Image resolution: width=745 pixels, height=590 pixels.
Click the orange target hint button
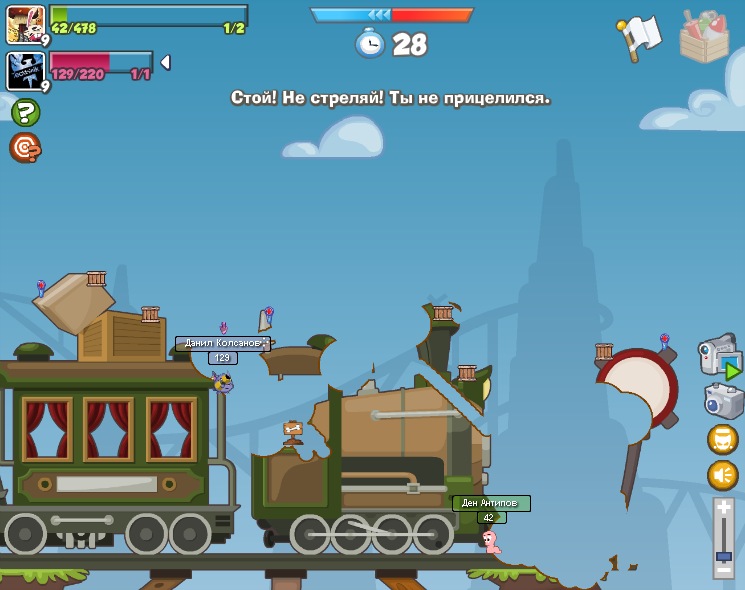25,147
